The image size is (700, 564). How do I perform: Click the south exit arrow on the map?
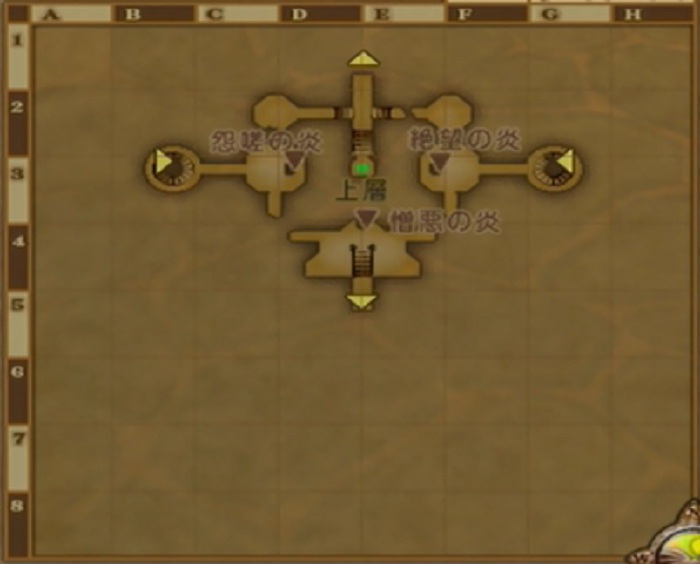pyautogui.click(x=362, y=302)
